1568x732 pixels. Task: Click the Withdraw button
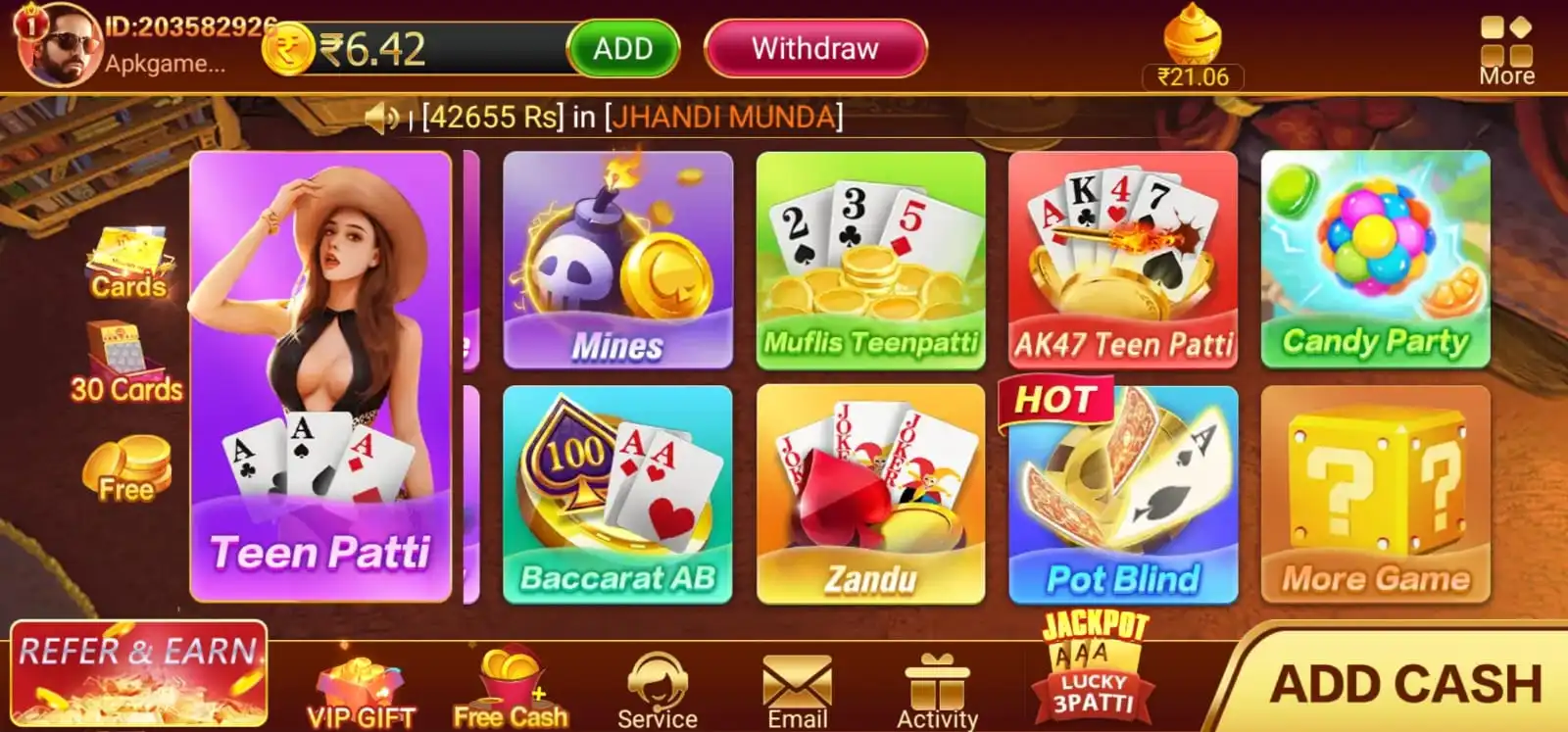pos(813,49)
